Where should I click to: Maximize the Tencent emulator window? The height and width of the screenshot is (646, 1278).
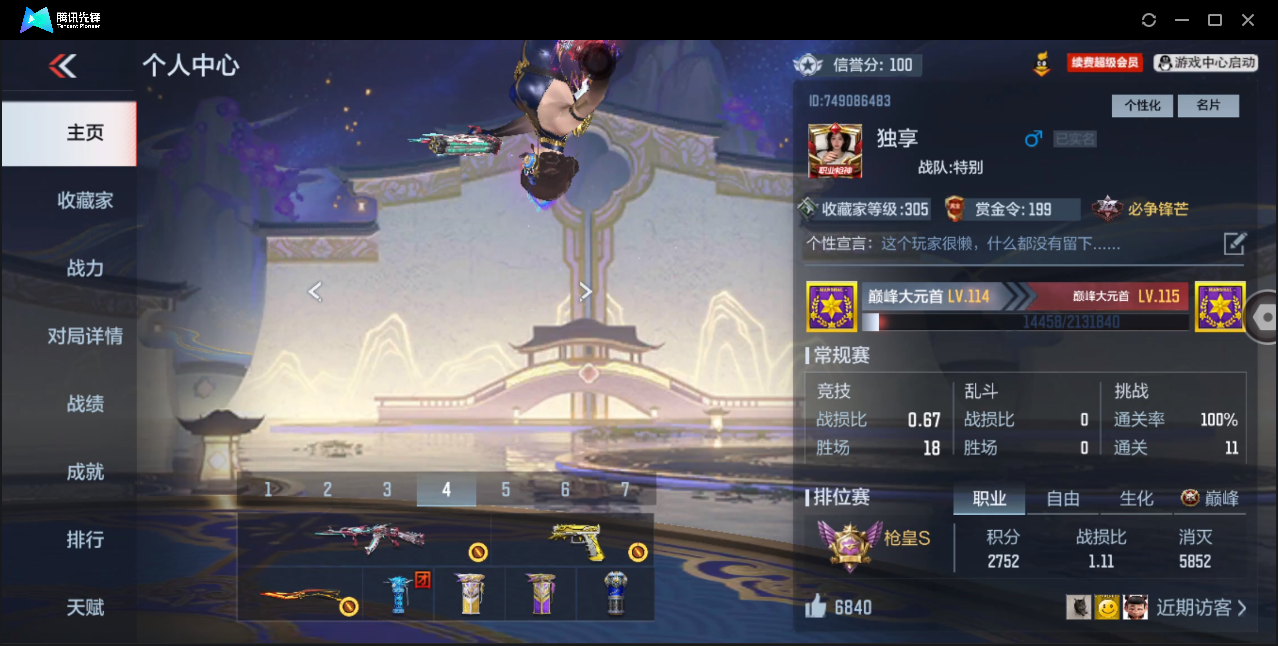coord(1215,20)
